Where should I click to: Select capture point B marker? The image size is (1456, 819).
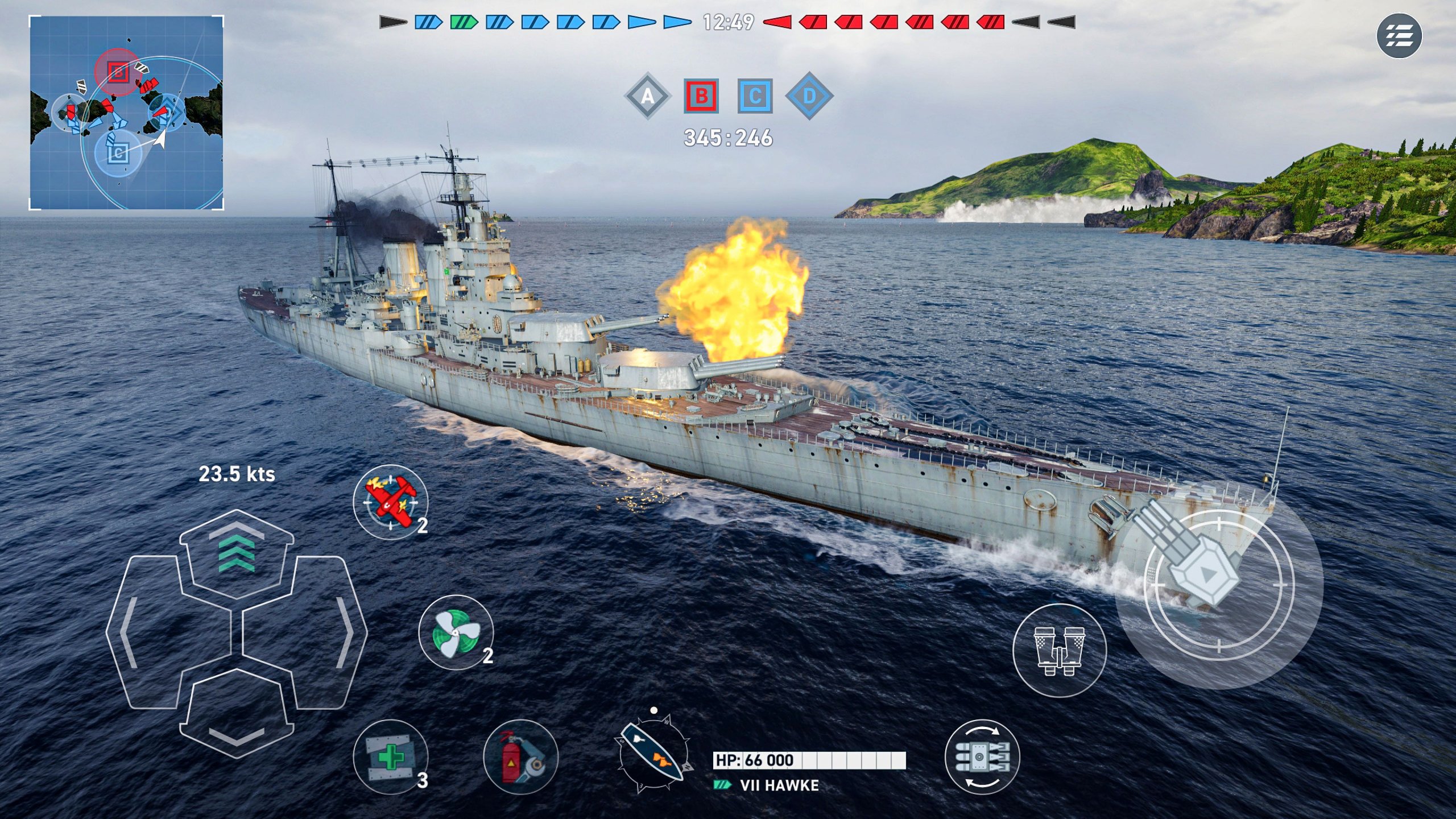[702, 97]
